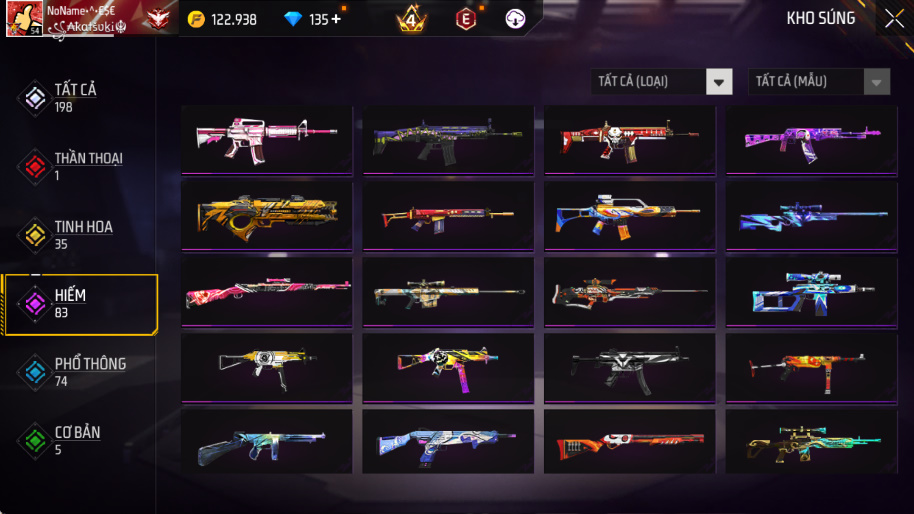The width and height of the screenshot is (914, 514).
Task: Switch to the CƠ BẢN tab
Action: click(75, 440)
